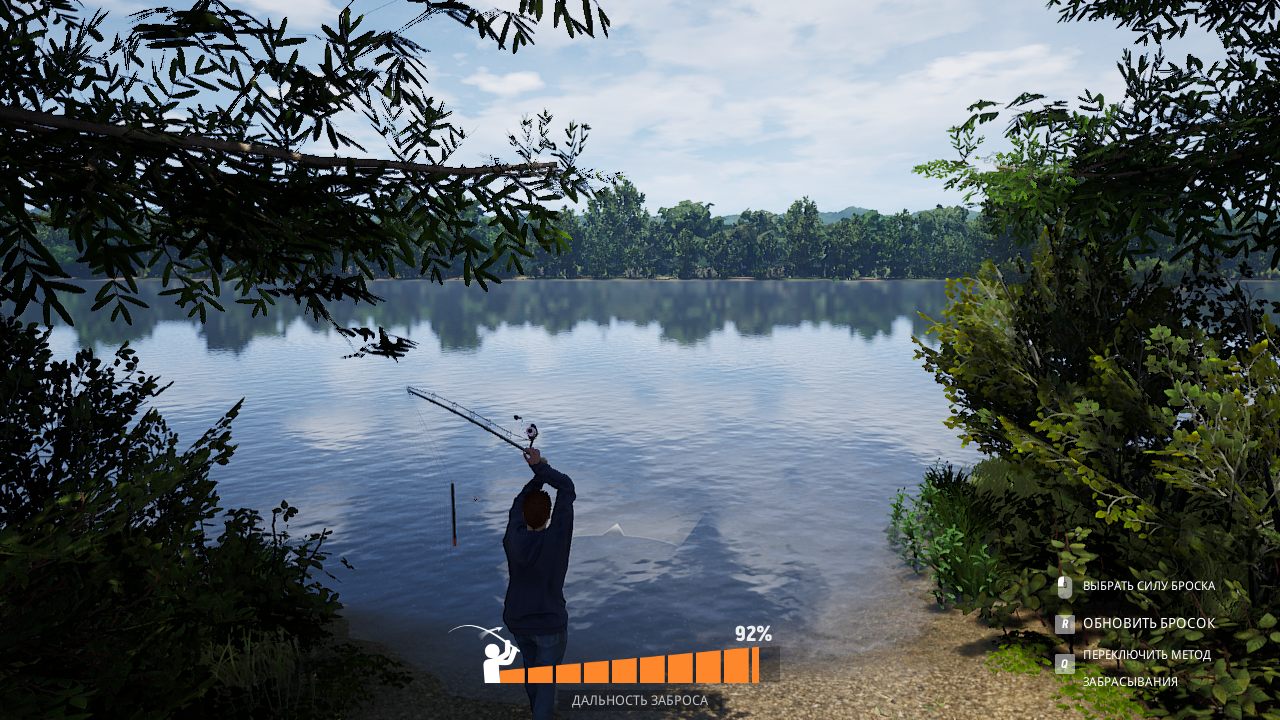Click the ДАЛЬНОСТЬ ЗАБРОСА label

638,702
